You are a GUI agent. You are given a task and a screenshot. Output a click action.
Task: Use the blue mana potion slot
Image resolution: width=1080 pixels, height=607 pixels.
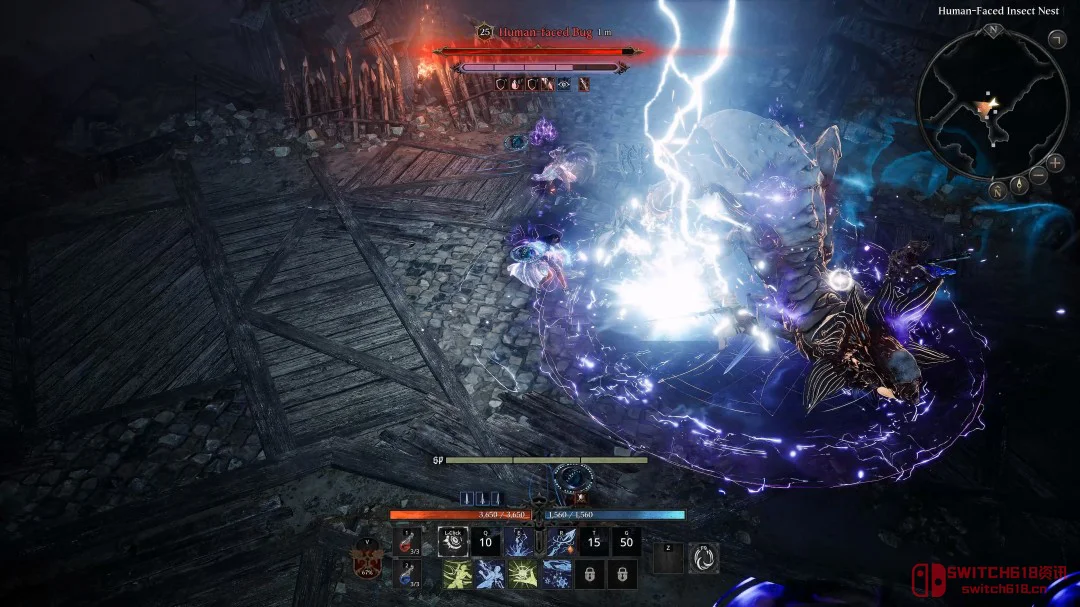coord(407,573)
